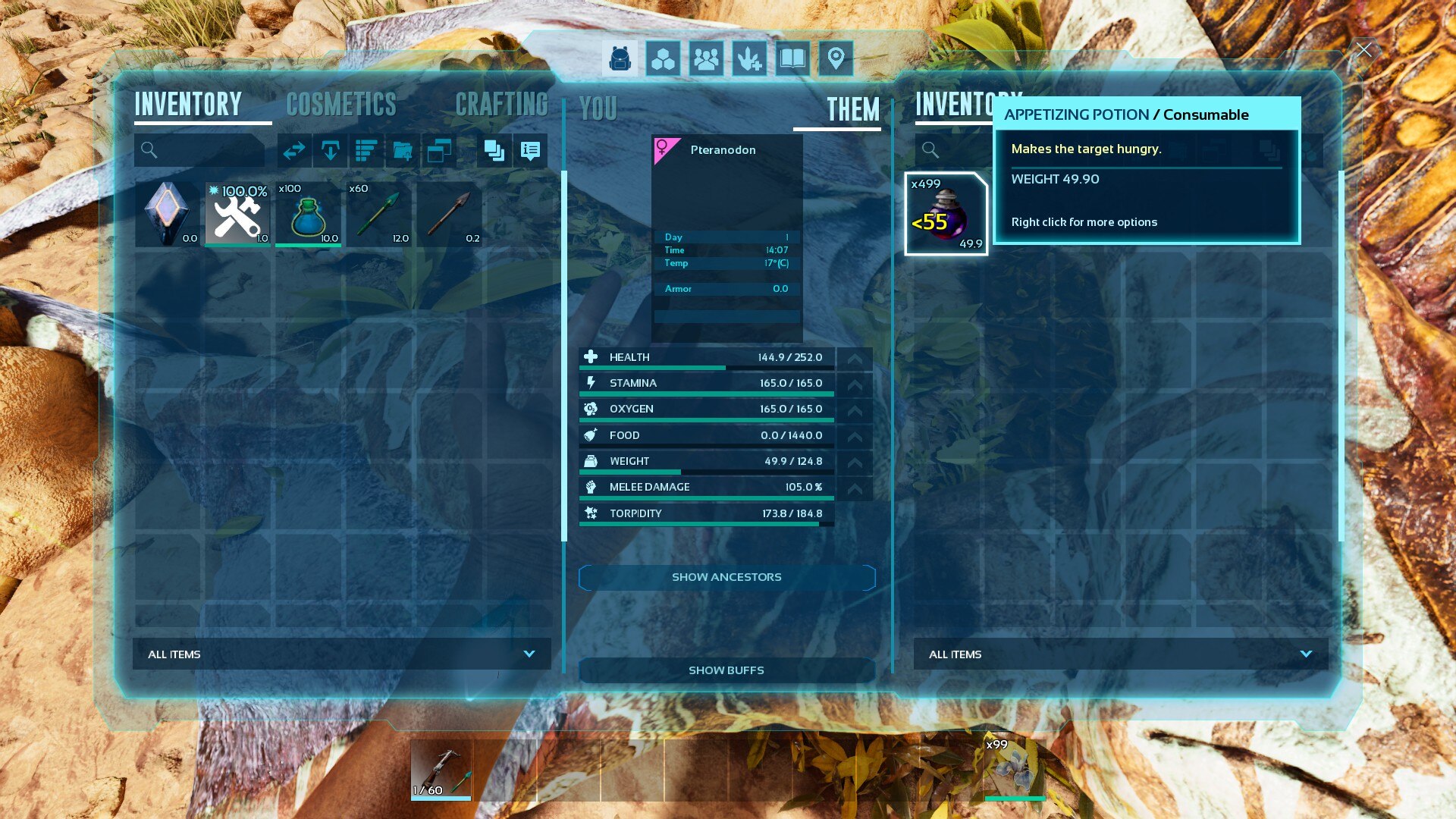Click the Show Buffs button
This screenshot has width=1456, height=819.
726,670
